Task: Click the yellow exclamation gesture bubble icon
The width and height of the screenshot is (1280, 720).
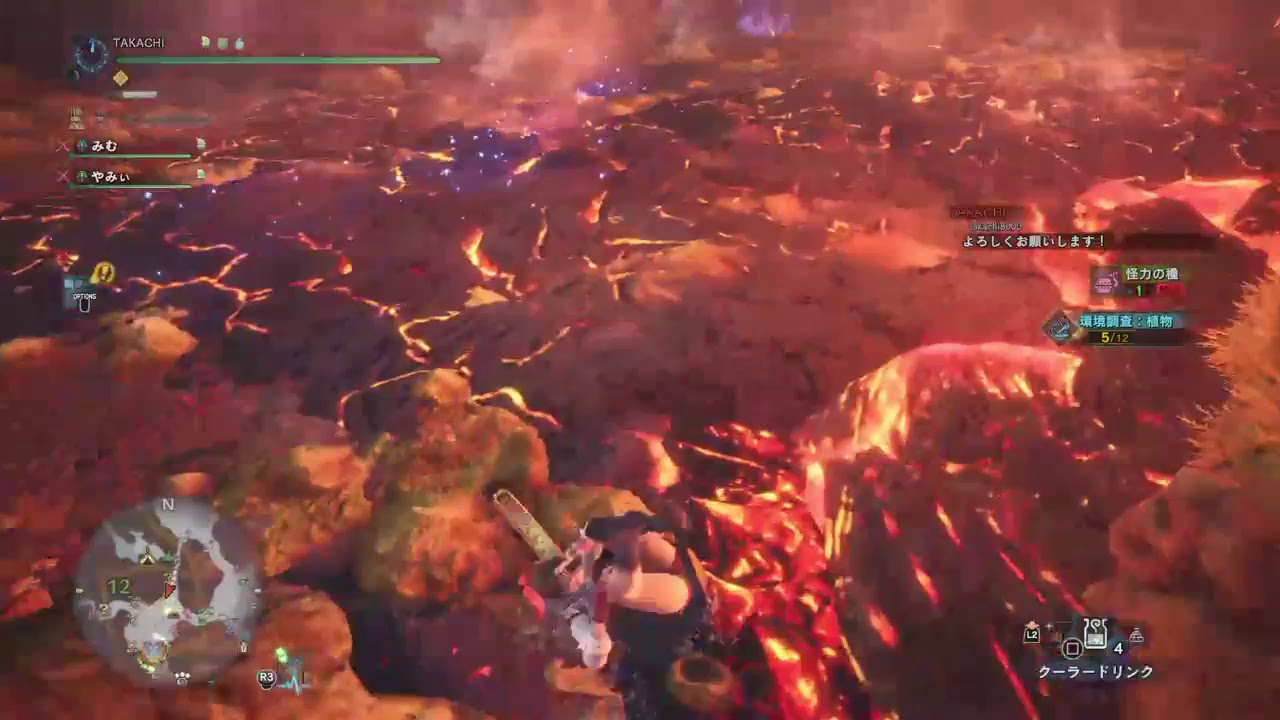Action: pos(103,273)
